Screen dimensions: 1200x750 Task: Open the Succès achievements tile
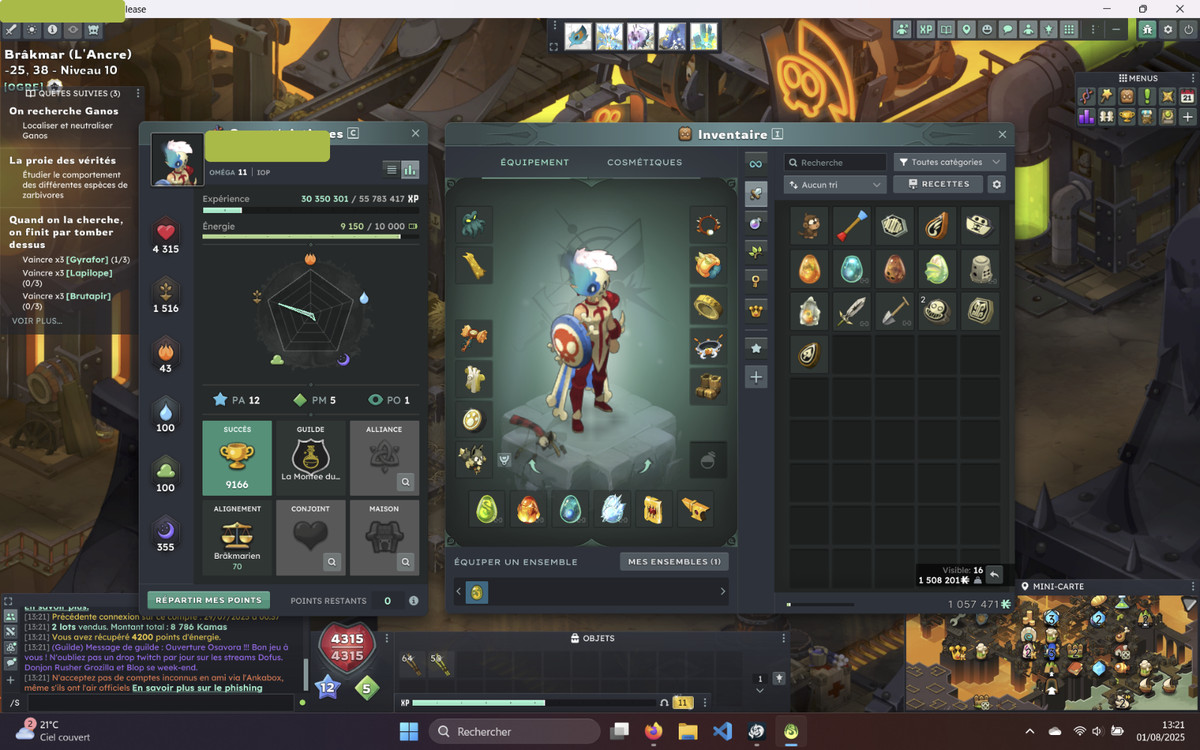(x=237, y=458)
